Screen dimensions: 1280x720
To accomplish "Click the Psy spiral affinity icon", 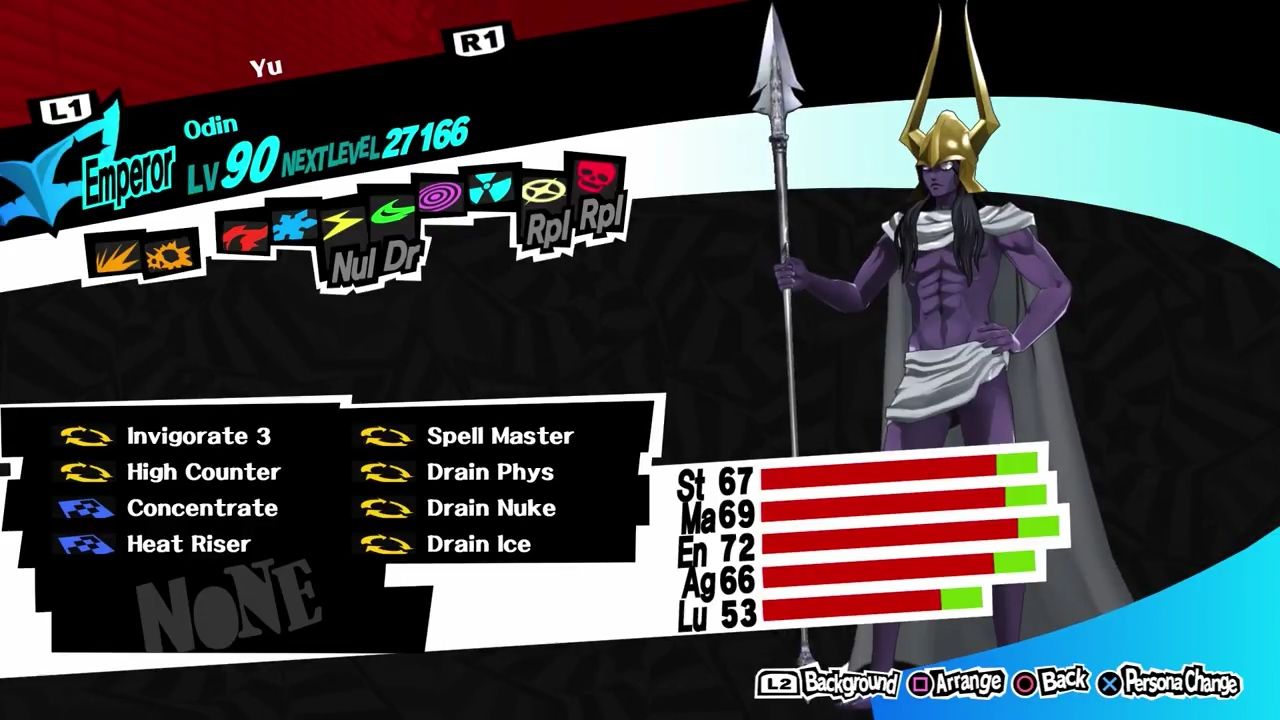I will tap(441, 196).
